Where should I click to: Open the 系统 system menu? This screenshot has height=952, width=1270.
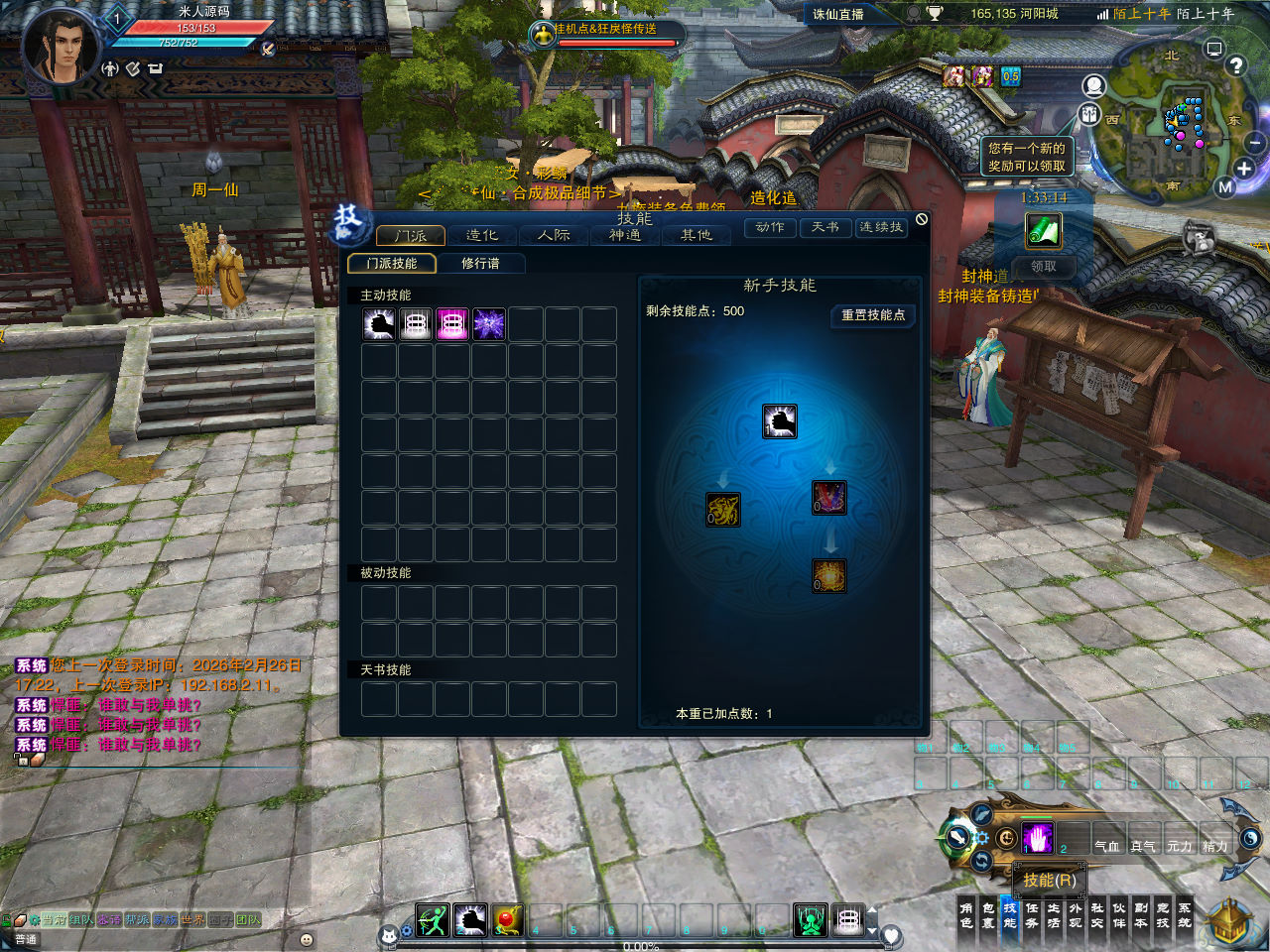[x=1185, y=914]
